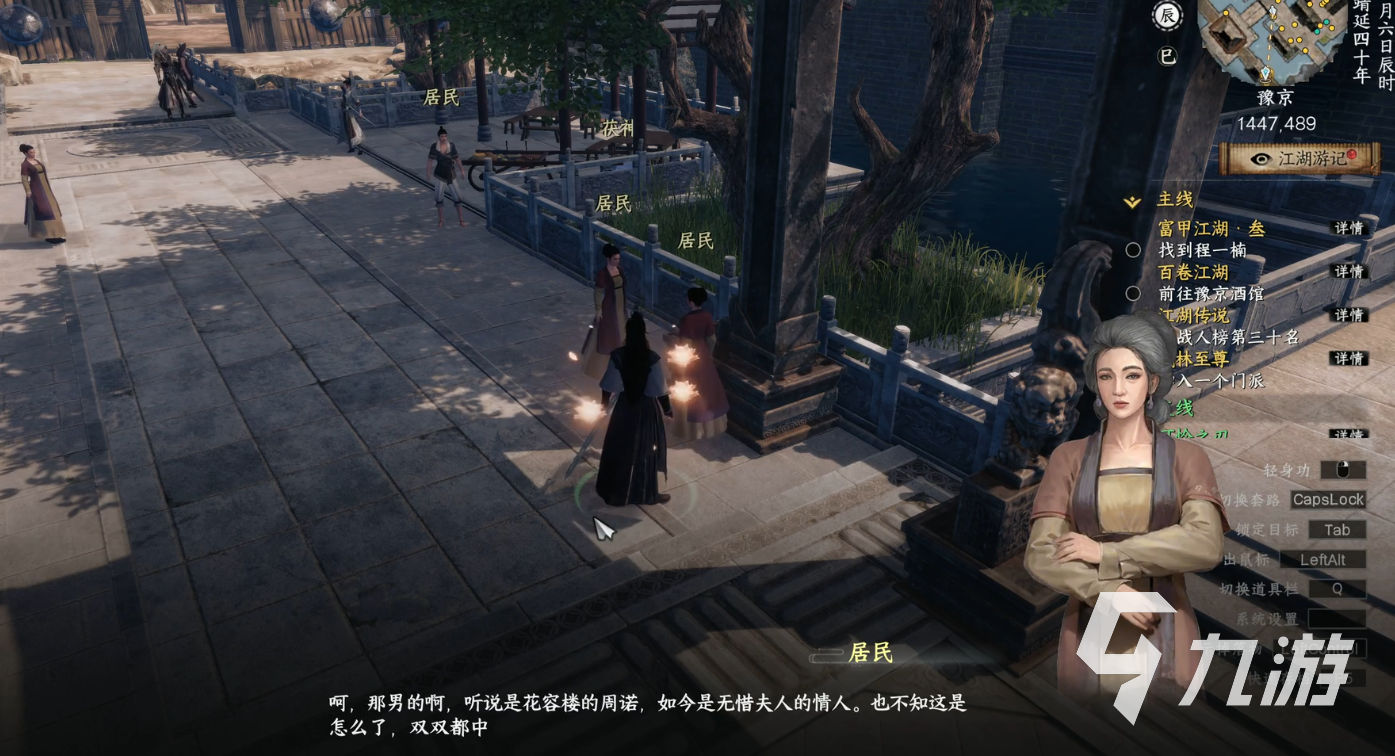This screenshot has height=756, width=1395.
Task: Toggle the objective circle beside 找到程一楠
Action: [1134, 248]
